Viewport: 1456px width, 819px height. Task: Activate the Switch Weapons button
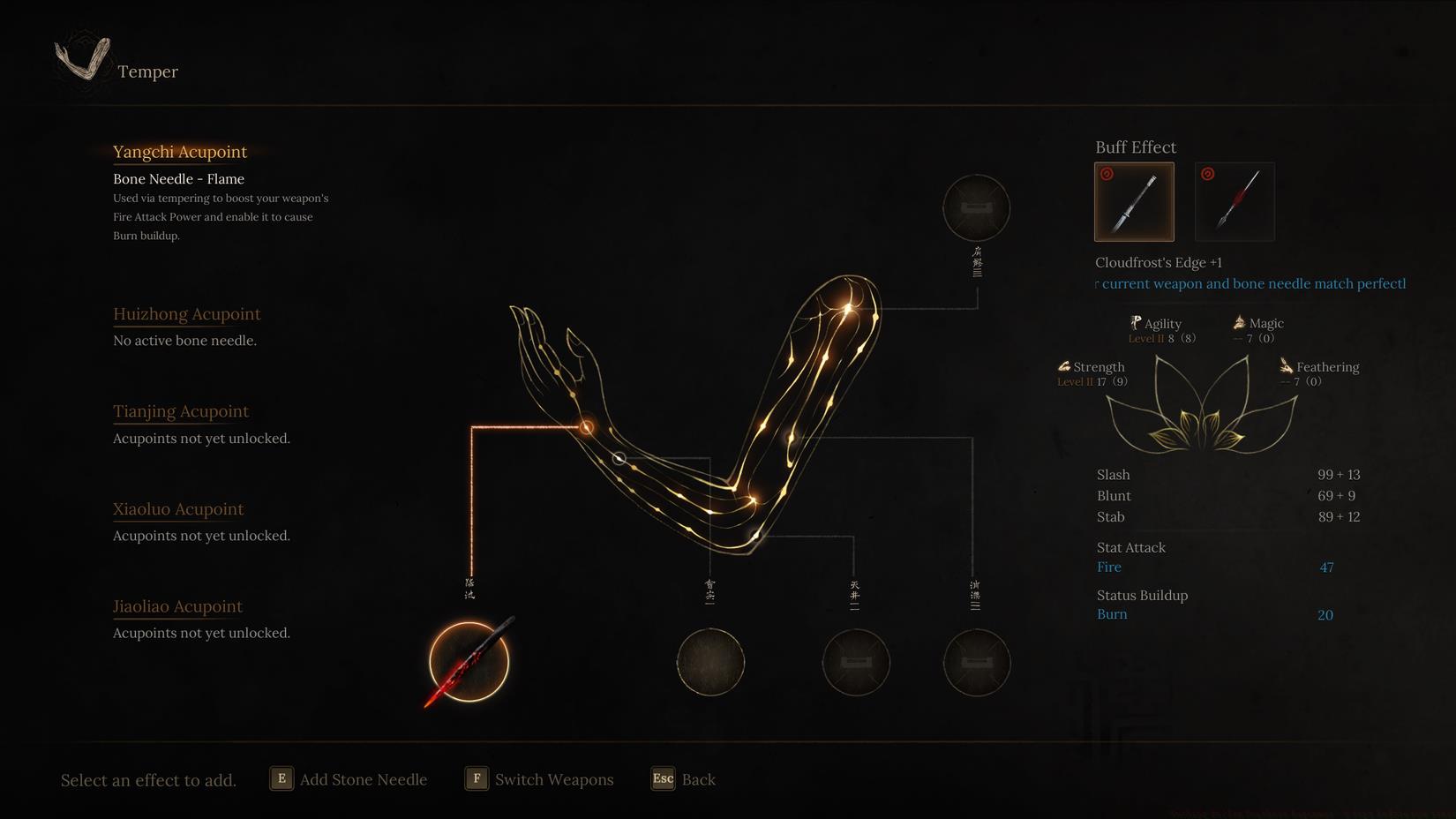pyautogui.click(x=539, y=779)
